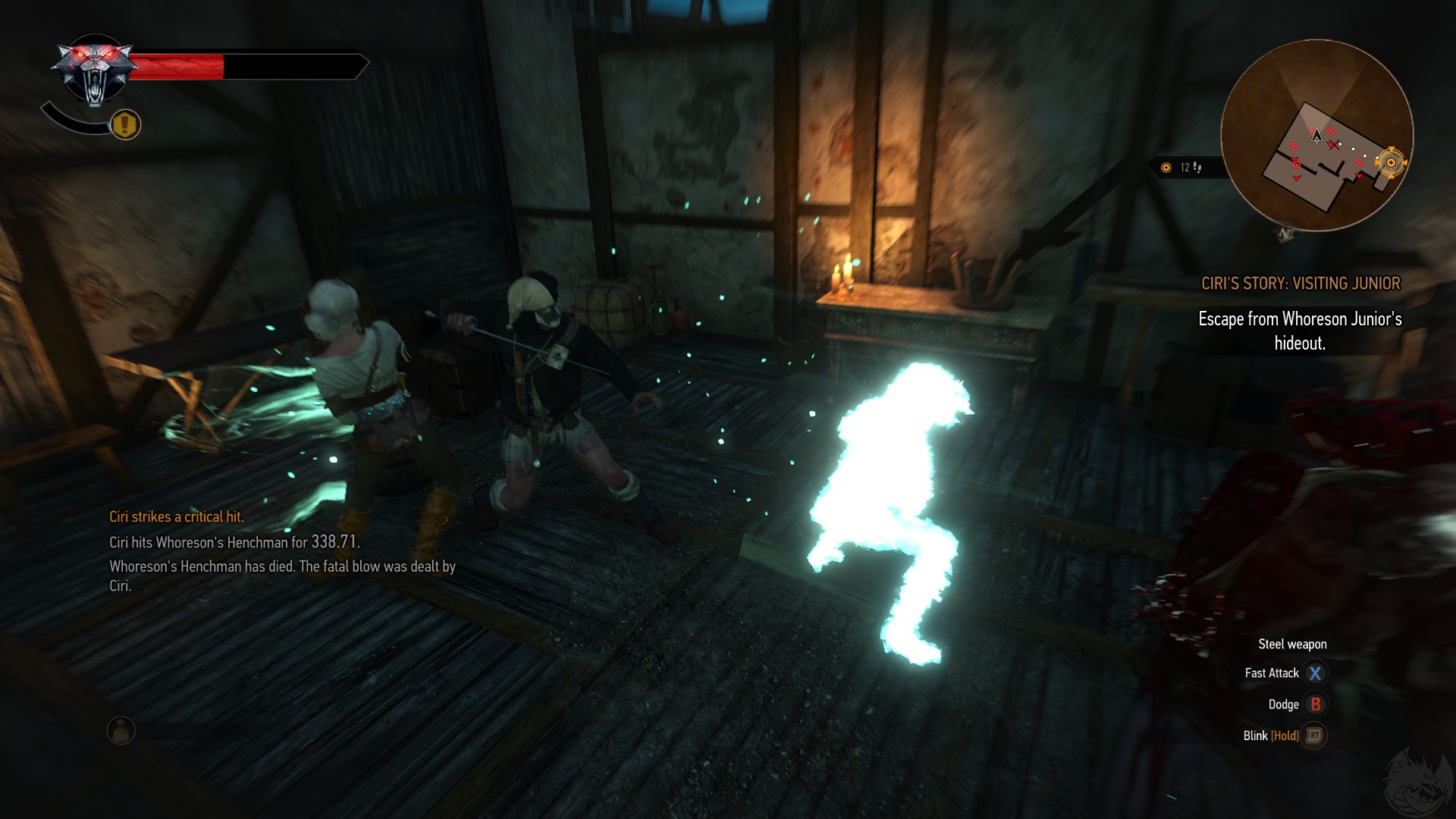
Task: Open the Ciri's Story: Visiting Junior quest tracker
Action: coord(1300,284)
